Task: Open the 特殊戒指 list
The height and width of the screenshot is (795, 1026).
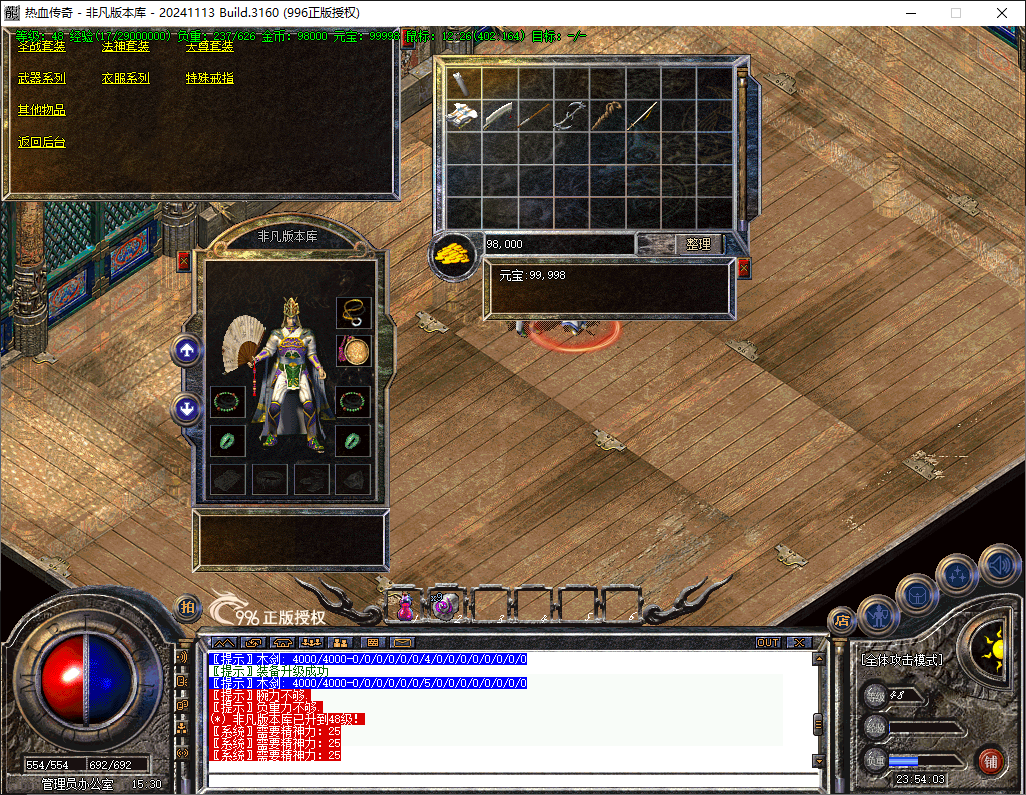Action: point(209,78)
